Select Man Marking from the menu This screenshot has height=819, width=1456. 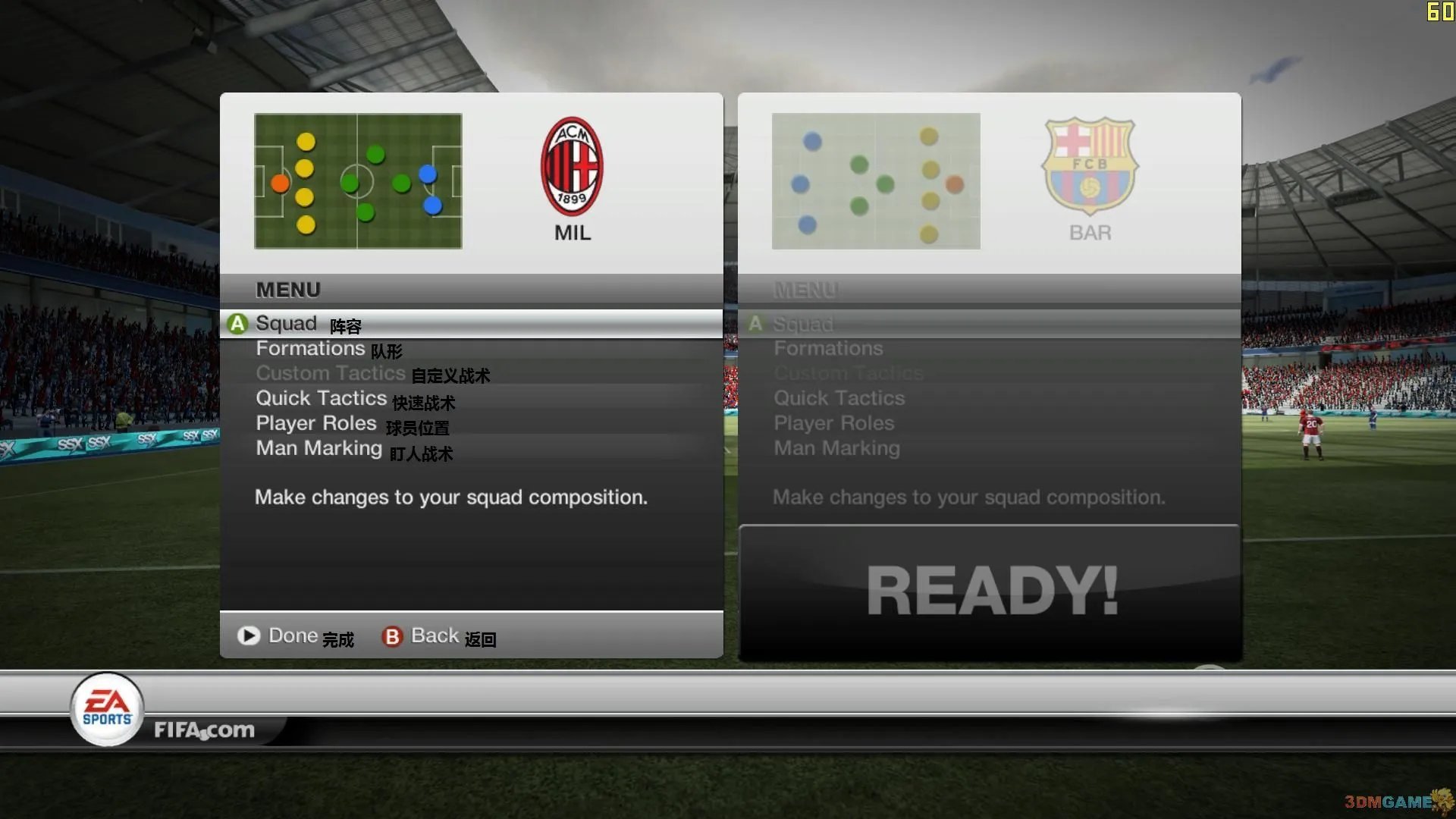[318, 447]
